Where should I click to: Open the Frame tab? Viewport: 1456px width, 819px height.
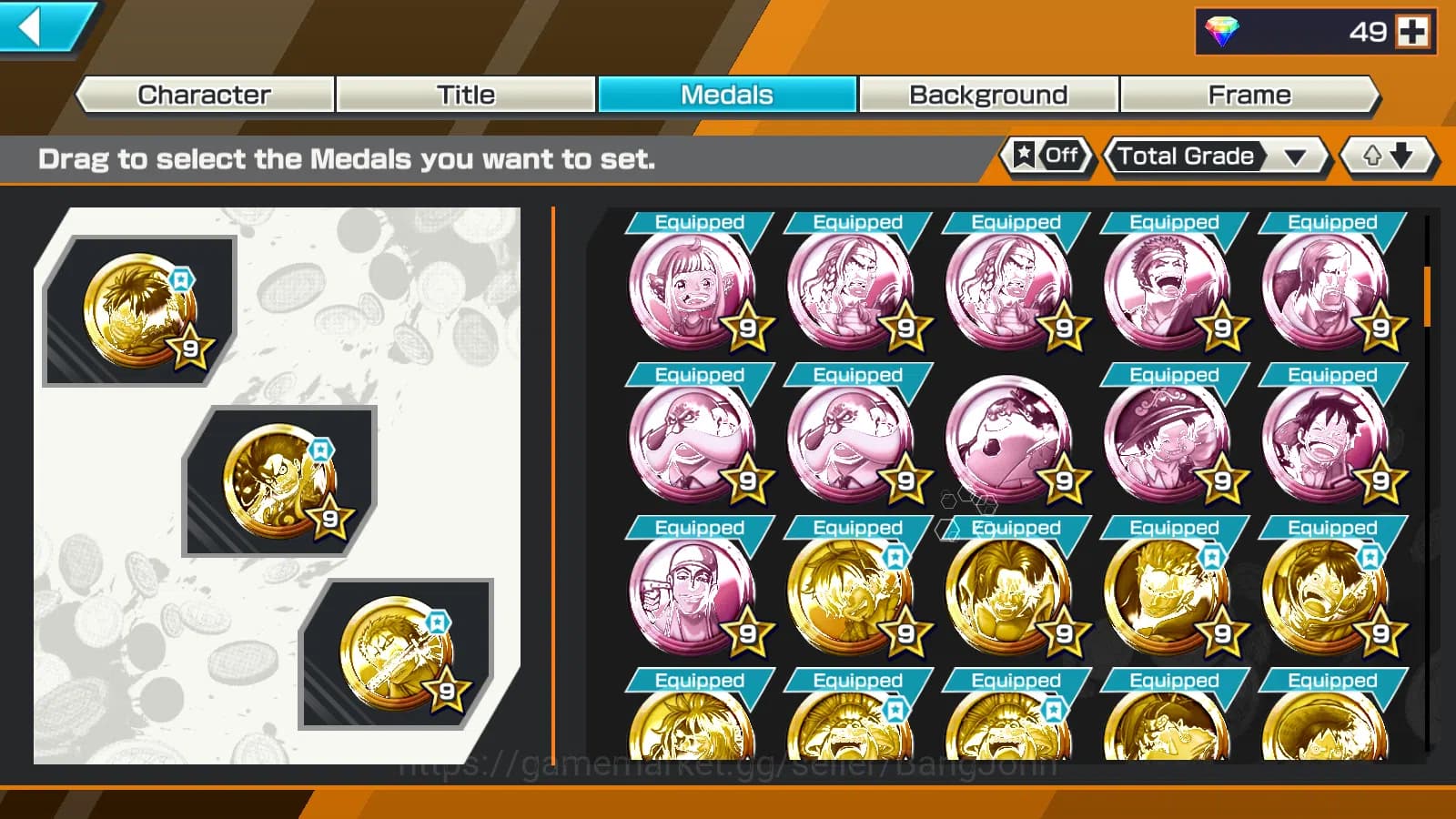tap(1249, 94)
